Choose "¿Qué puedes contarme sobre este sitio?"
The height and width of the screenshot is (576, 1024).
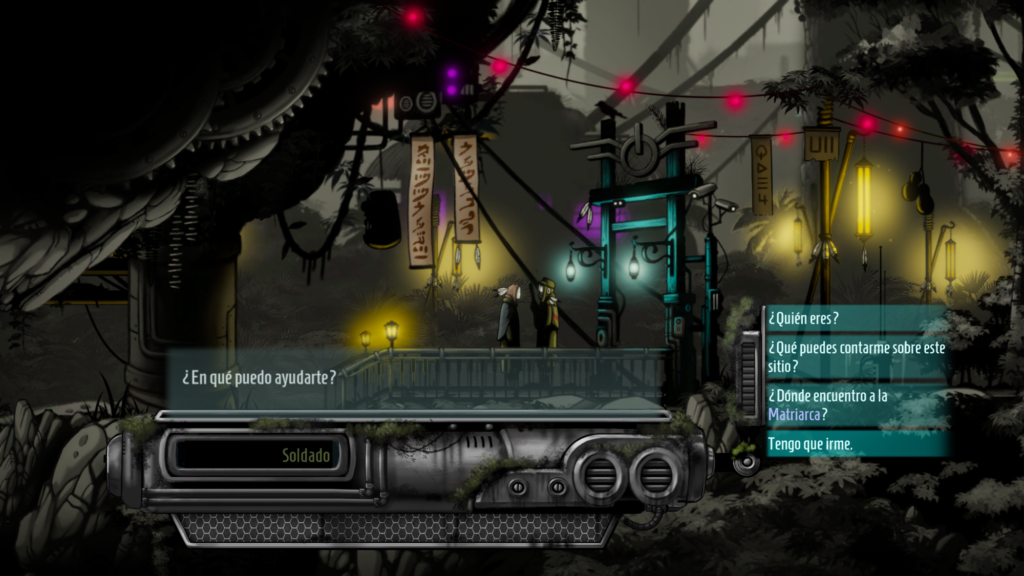pos(855,357)
